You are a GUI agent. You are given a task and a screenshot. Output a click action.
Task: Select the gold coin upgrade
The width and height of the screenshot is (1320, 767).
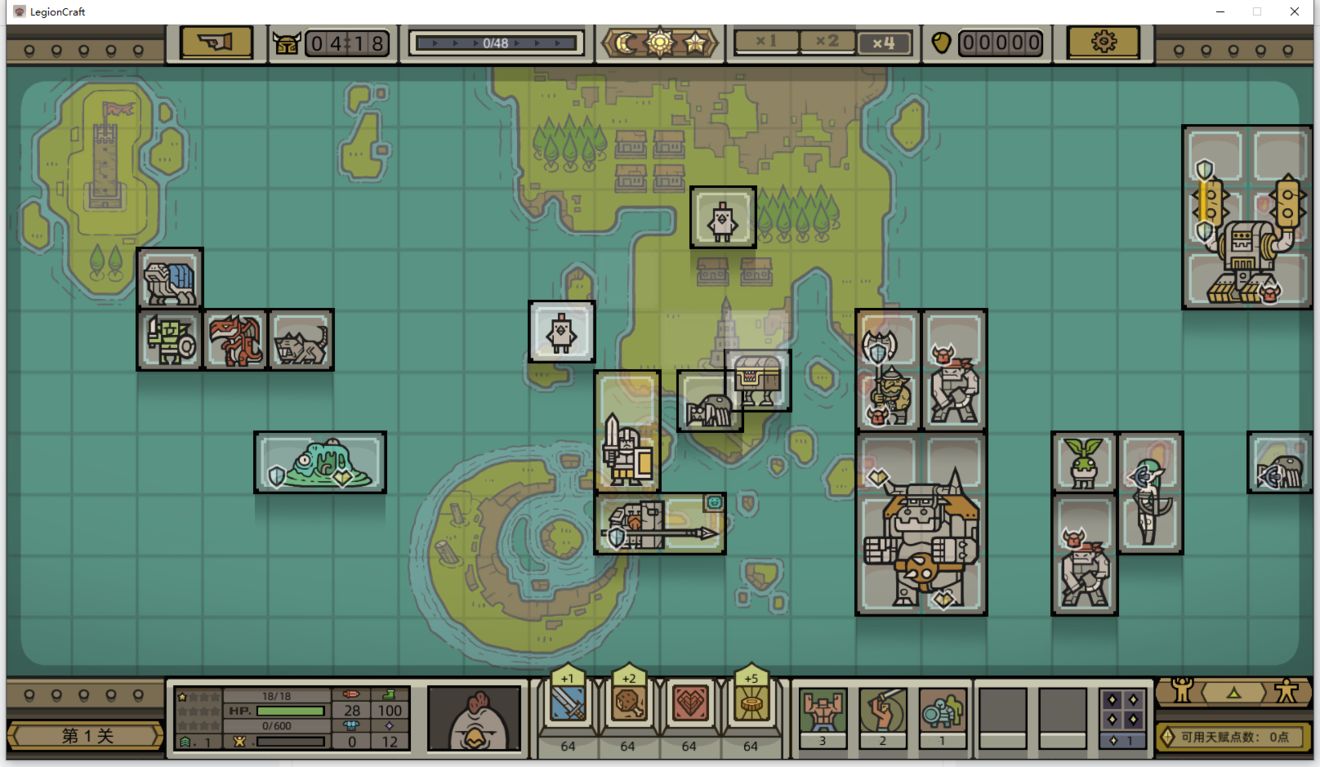pos(750,705)
